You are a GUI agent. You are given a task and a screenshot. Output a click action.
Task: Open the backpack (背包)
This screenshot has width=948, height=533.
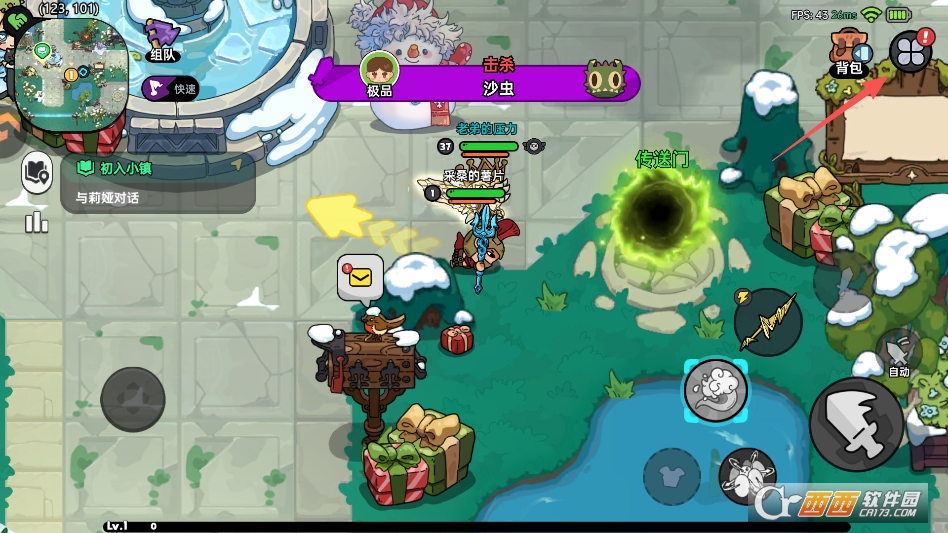[849, 55]
